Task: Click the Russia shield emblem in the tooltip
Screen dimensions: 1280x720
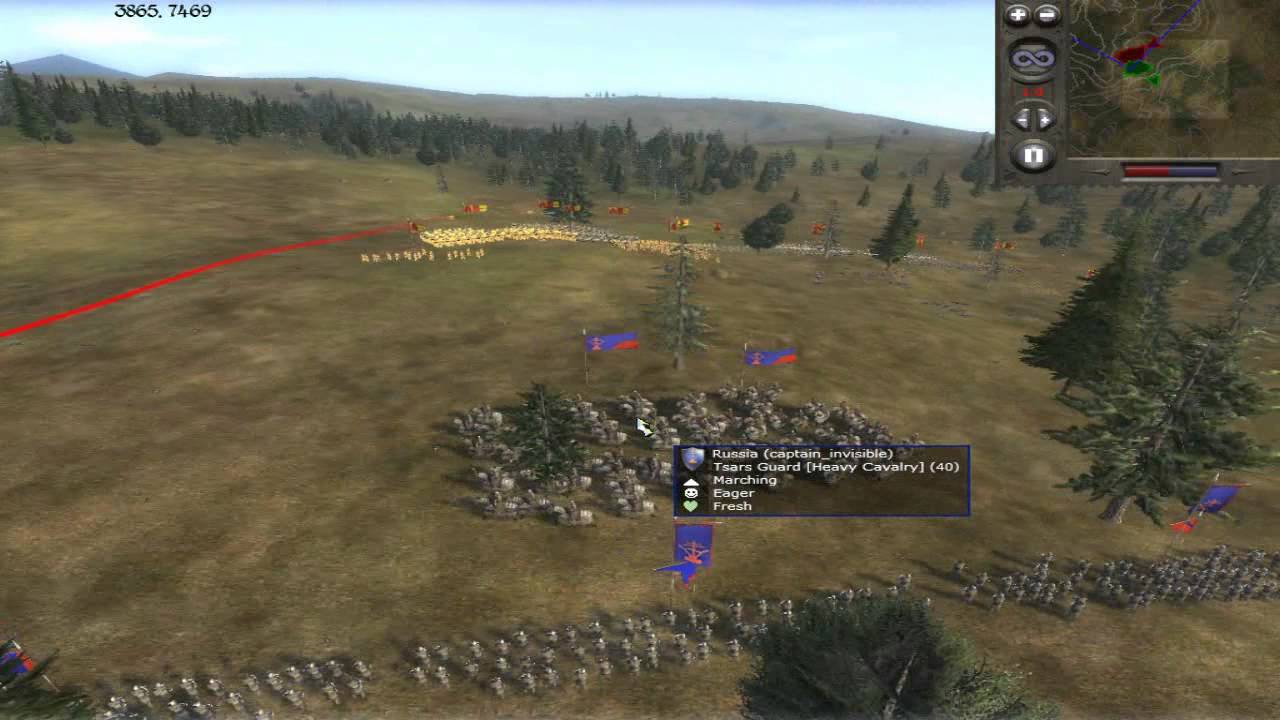Action: [693, 458]
